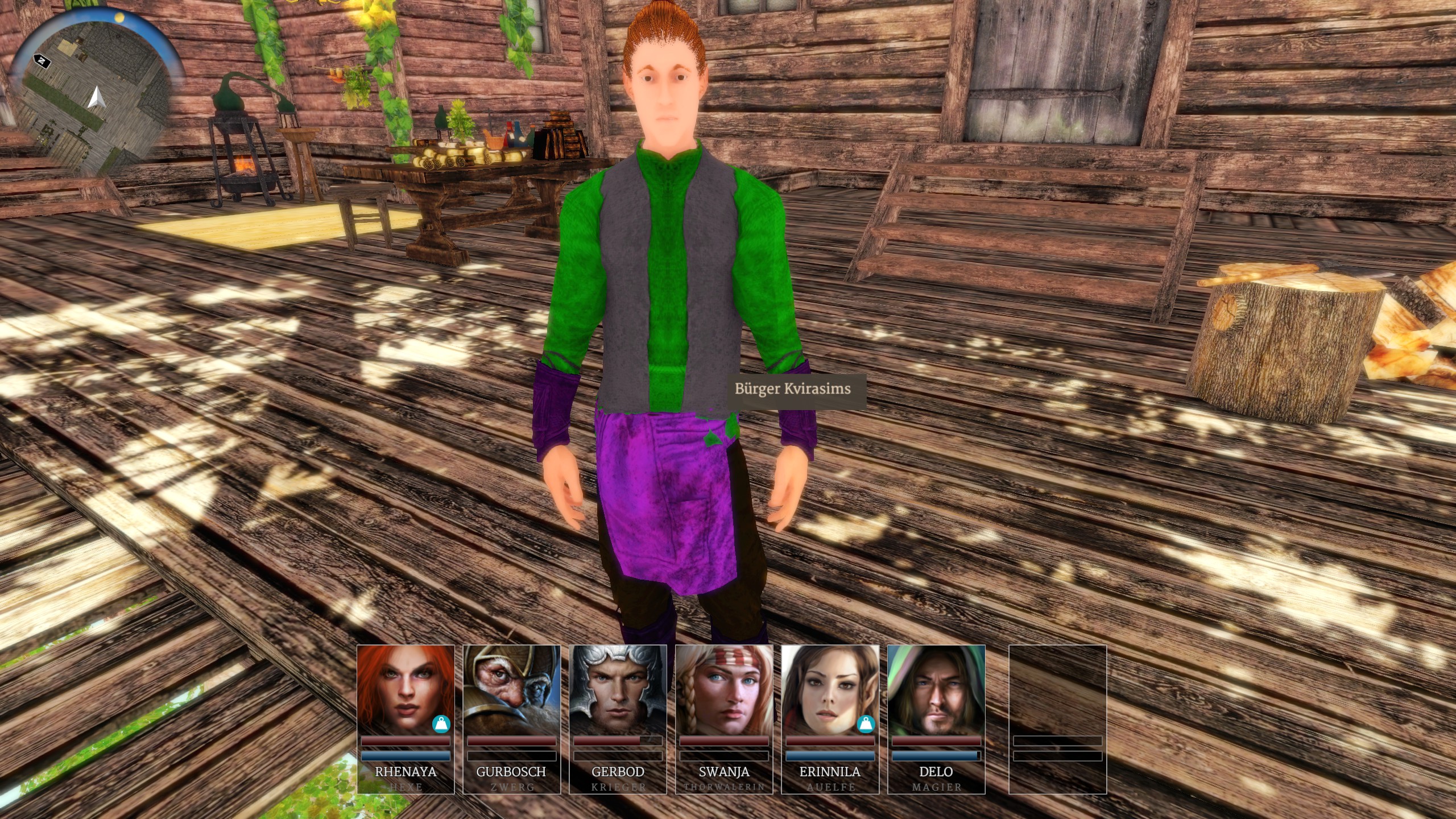
Task: Select Erinnila the Auelfe portrait
Action: point(830,689)
